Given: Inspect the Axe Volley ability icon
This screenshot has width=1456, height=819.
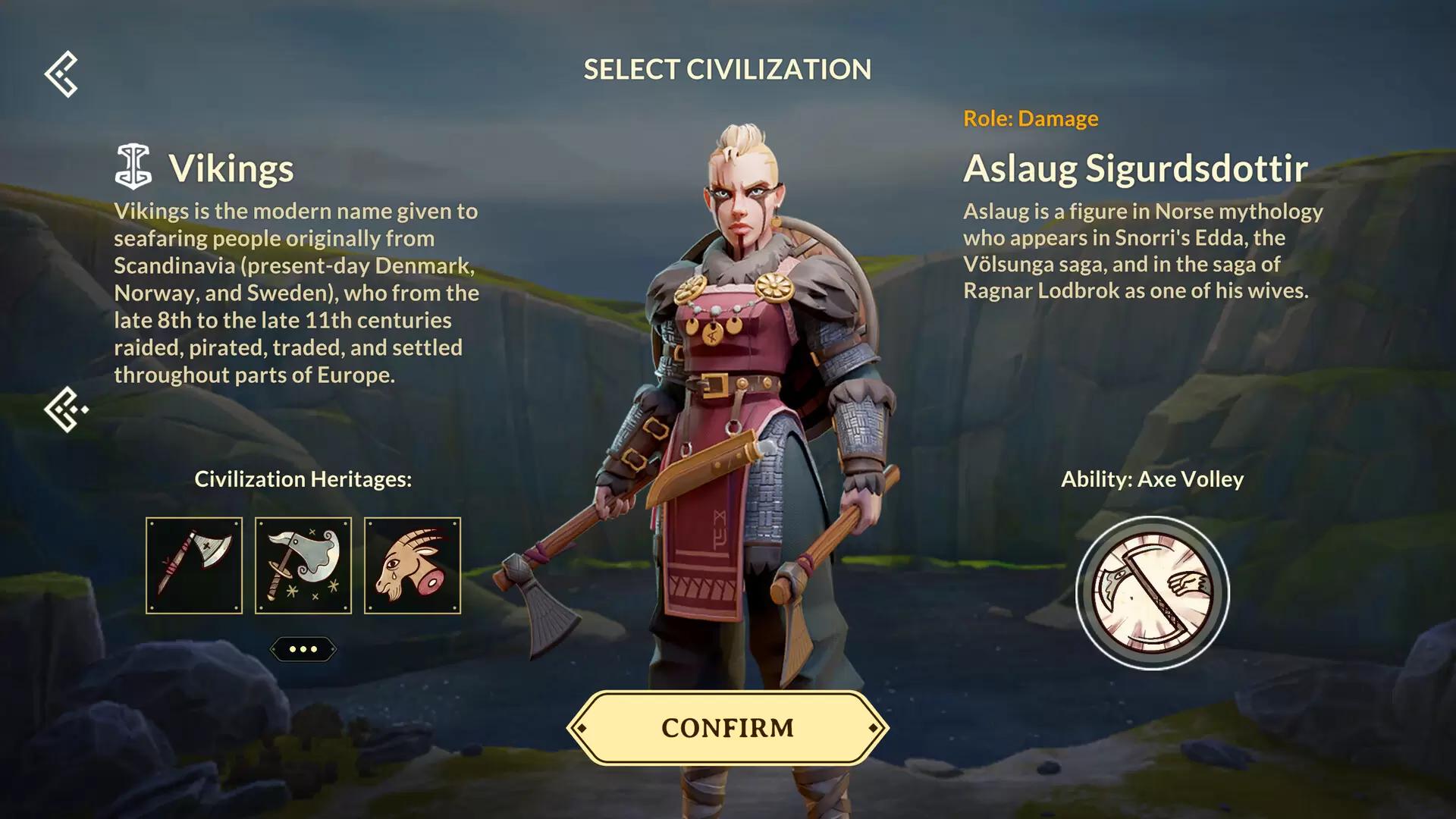Looking at the screenshot, I should [1153, 593].
